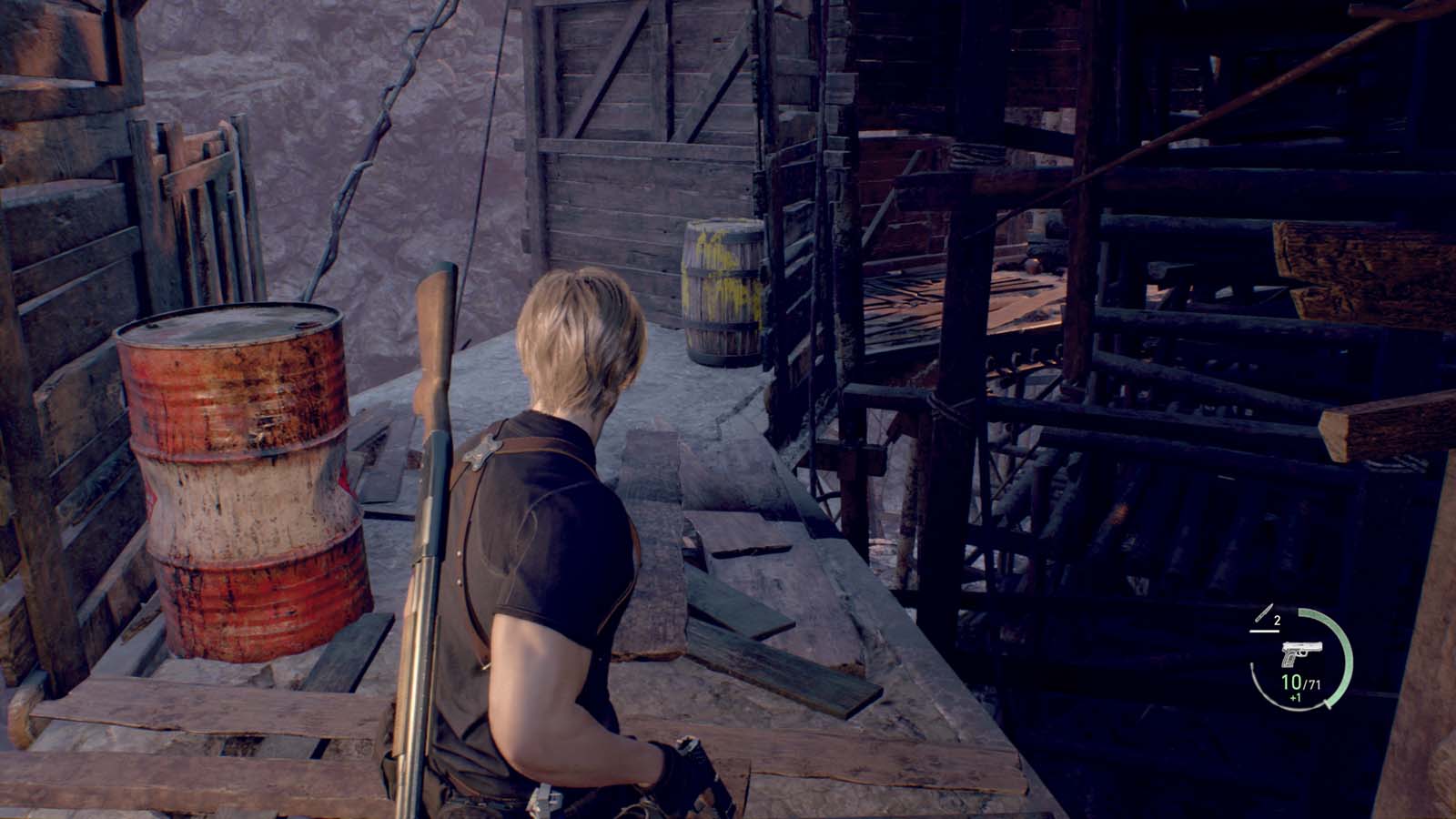The height and width of the screenshot is (819, 1456).
Task: Click the reserve ammo value 71
Action: (1314, 685)
